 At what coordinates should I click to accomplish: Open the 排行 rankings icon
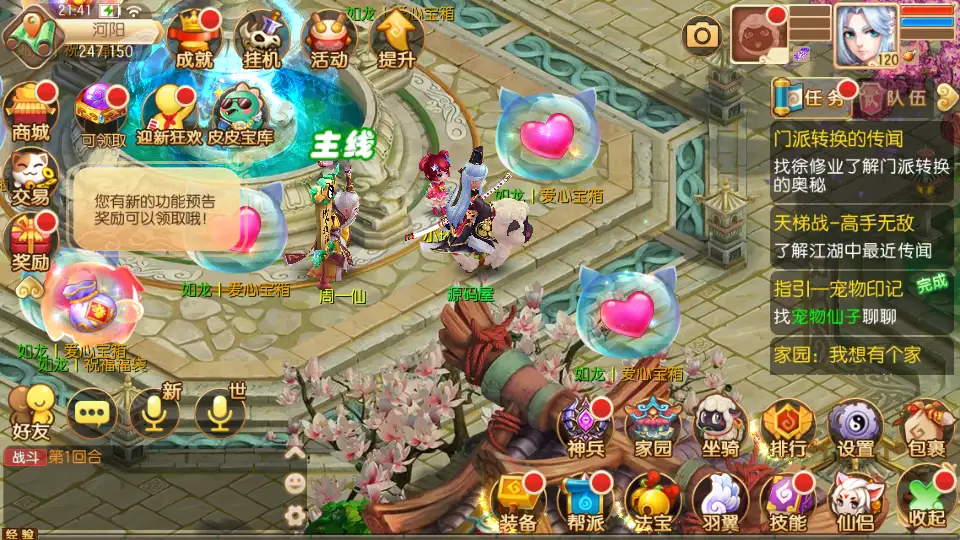(788, 429)
